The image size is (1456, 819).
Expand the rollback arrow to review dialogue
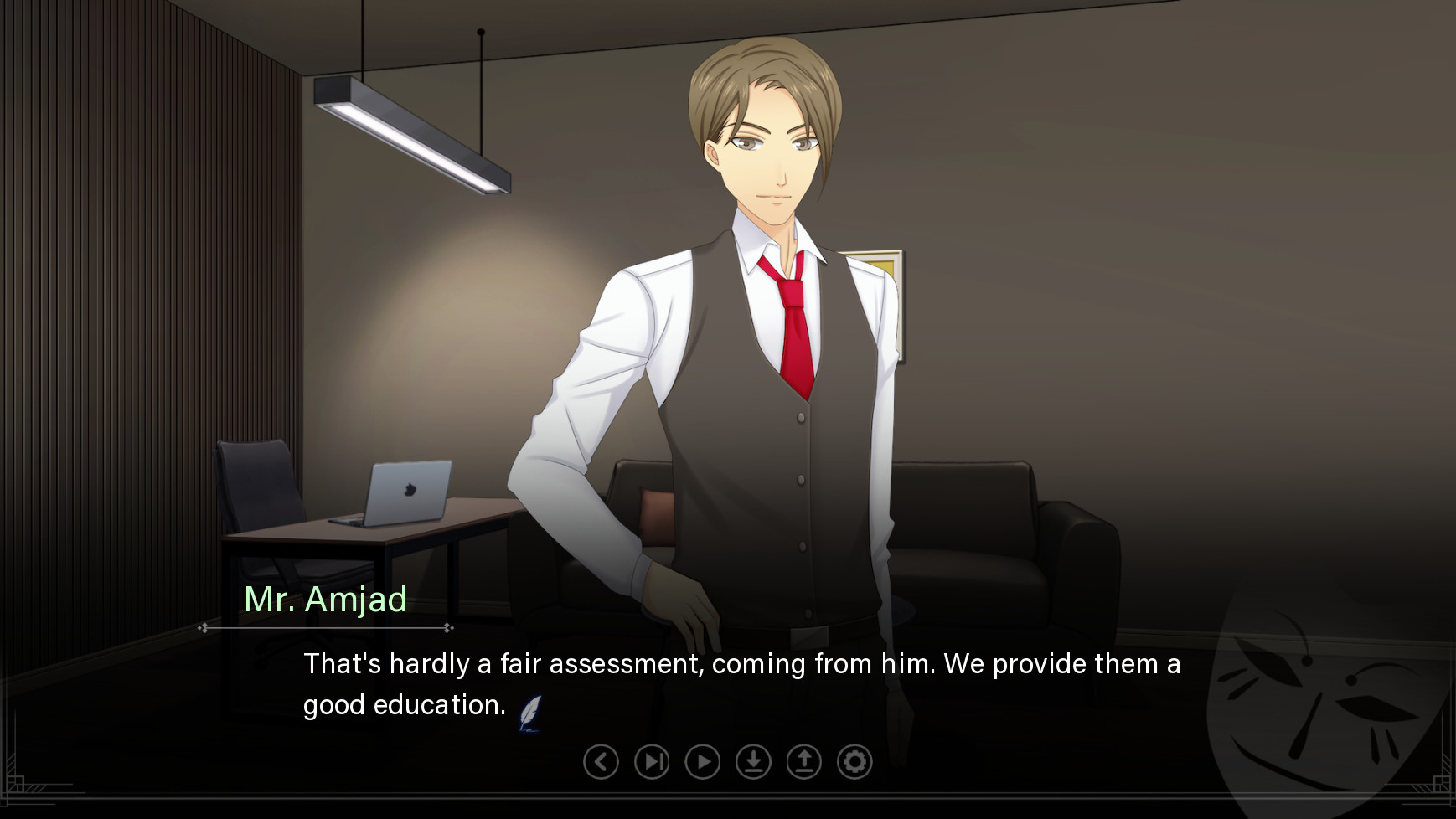(600, 763)
